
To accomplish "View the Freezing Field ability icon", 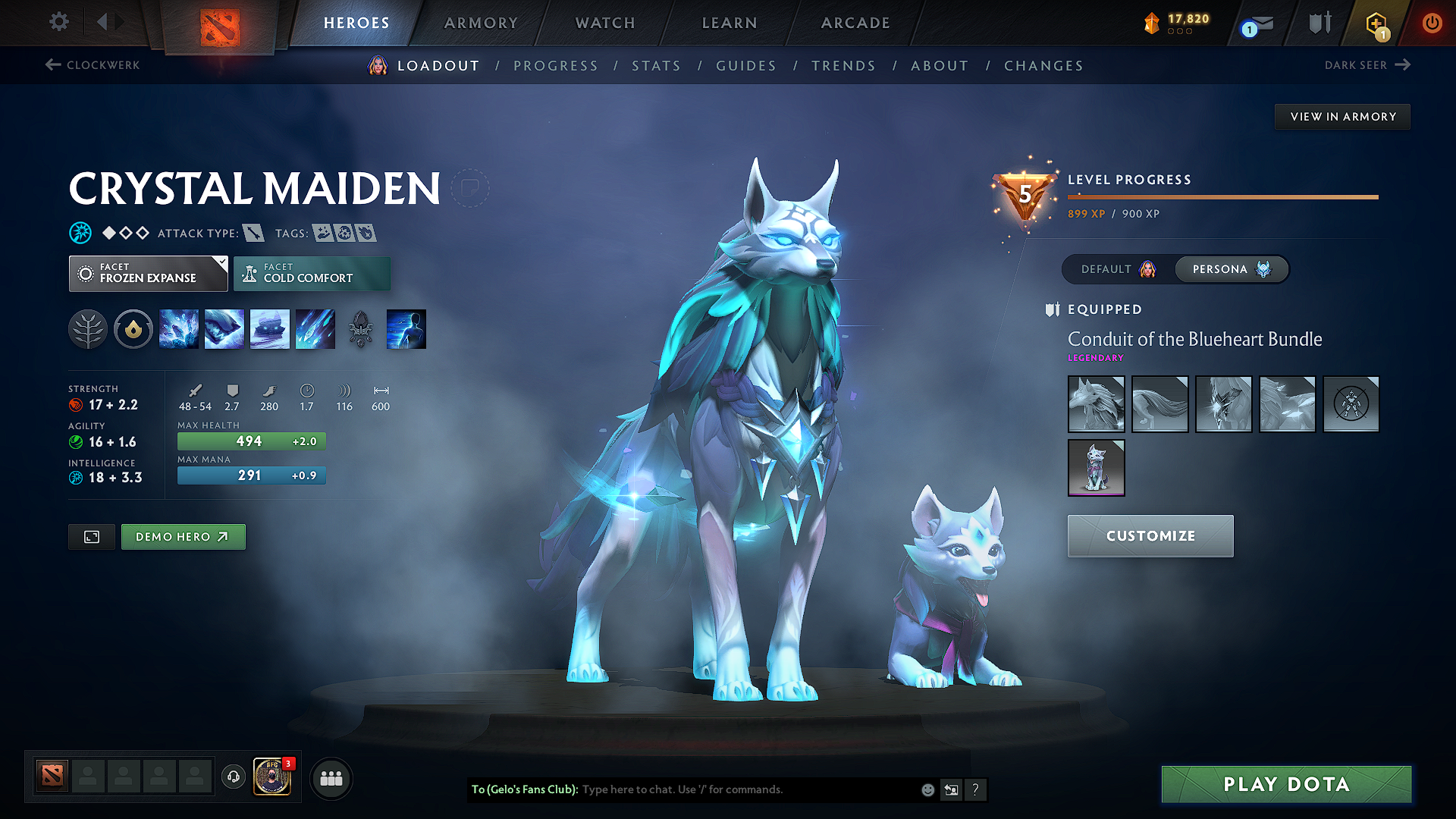I will [x=315, y=328].
